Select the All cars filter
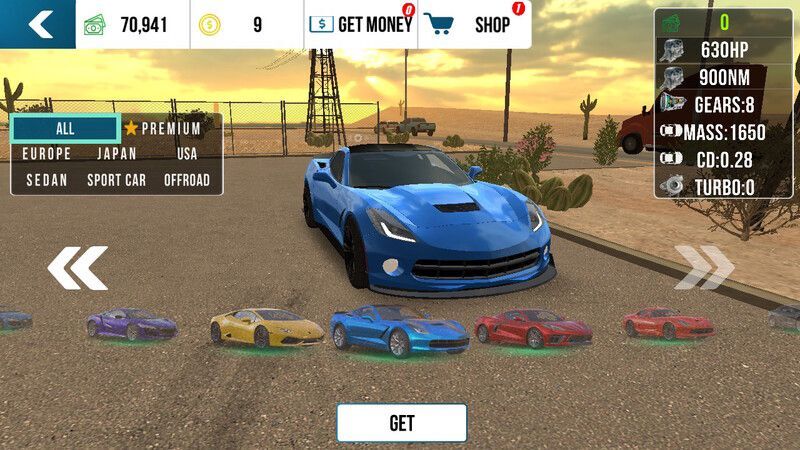This screenshot has height=450, width=800. pyautogui.click(x=65, y=128)
